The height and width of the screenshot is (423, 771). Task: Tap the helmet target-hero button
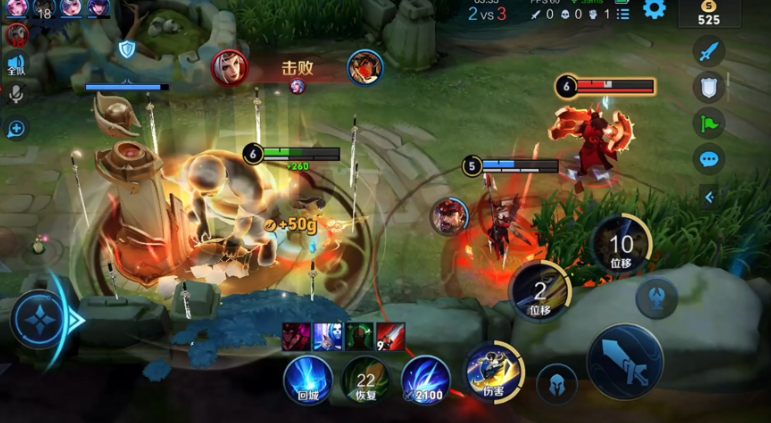click(556, 383)
